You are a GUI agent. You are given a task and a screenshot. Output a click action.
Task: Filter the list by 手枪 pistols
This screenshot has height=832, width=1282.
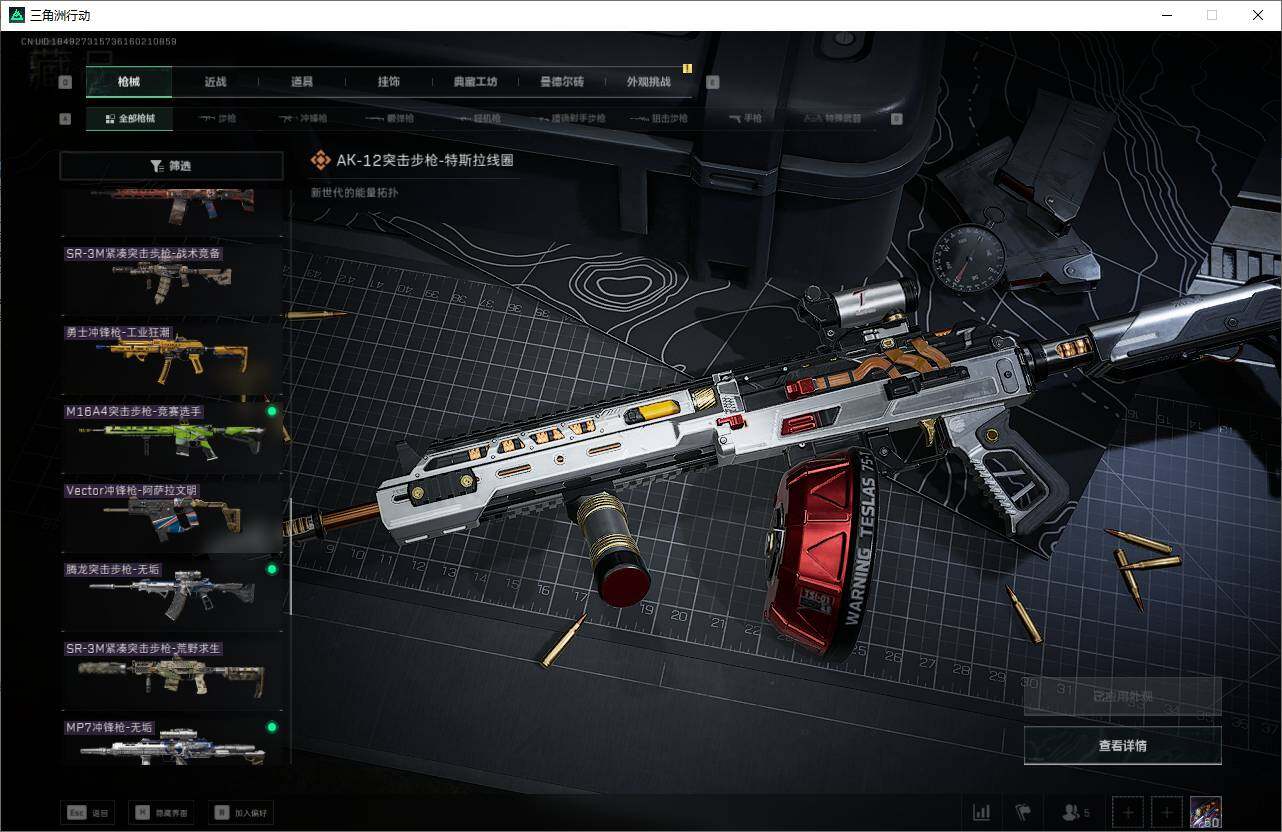coord(745,119)
